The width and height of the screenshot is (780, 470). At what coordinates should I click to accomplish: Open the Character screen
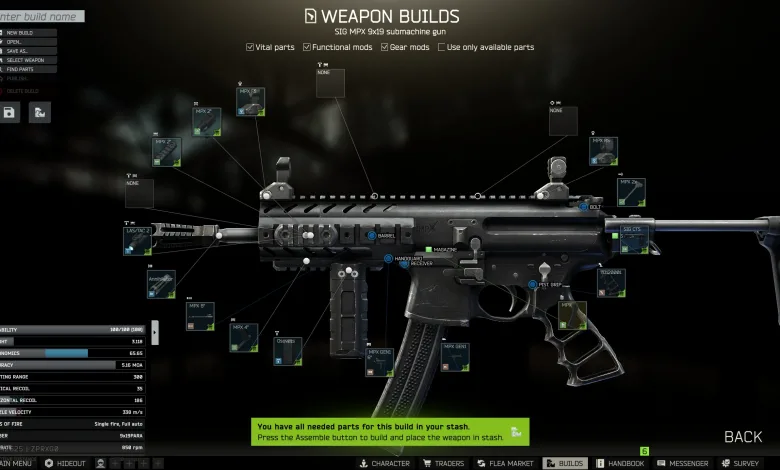pyautogui.click(x=384, y=464)
